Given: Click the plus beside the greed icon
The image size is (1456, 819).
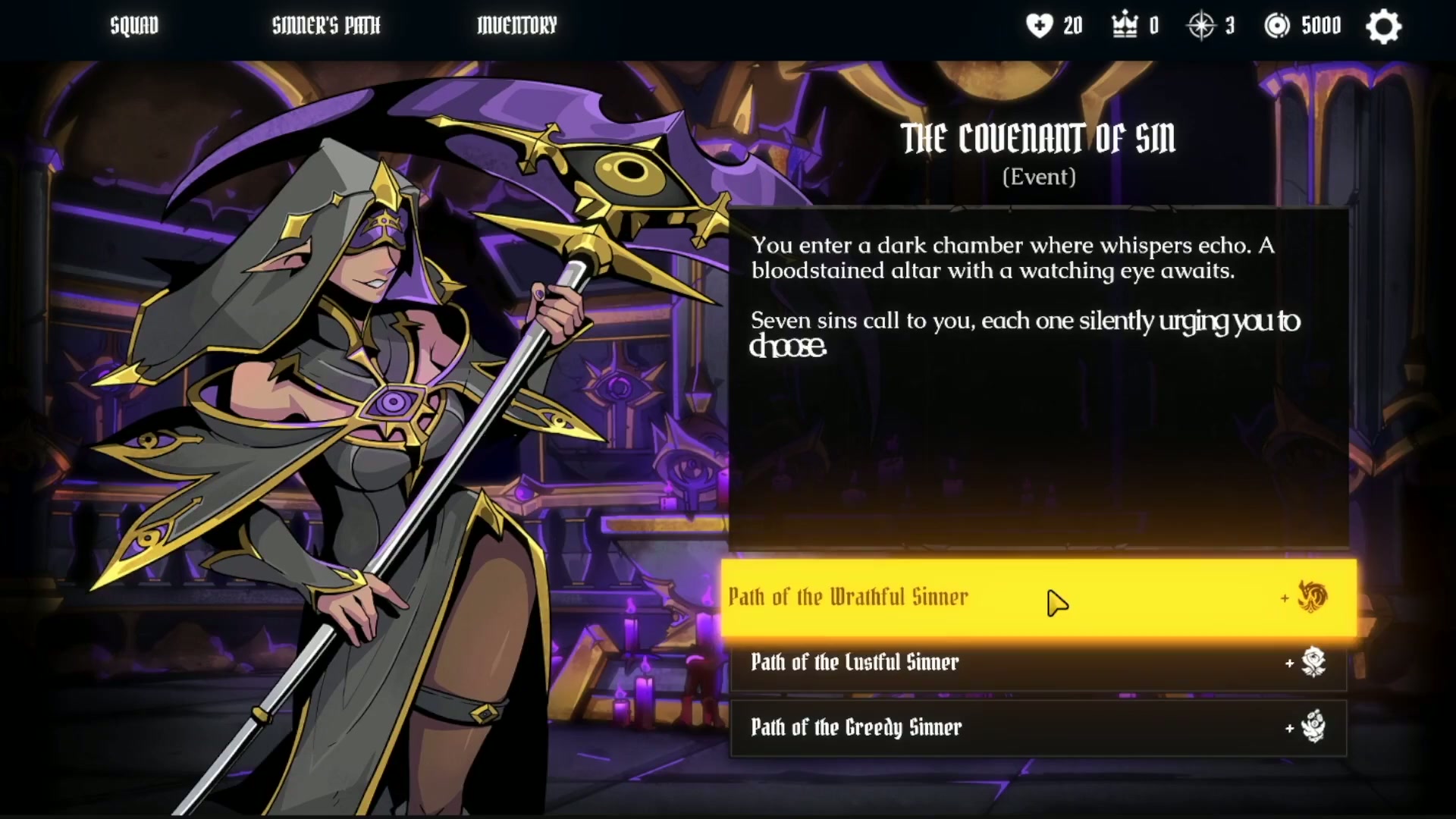Looking at the screenshot, I should click(x=1291, y=728).
